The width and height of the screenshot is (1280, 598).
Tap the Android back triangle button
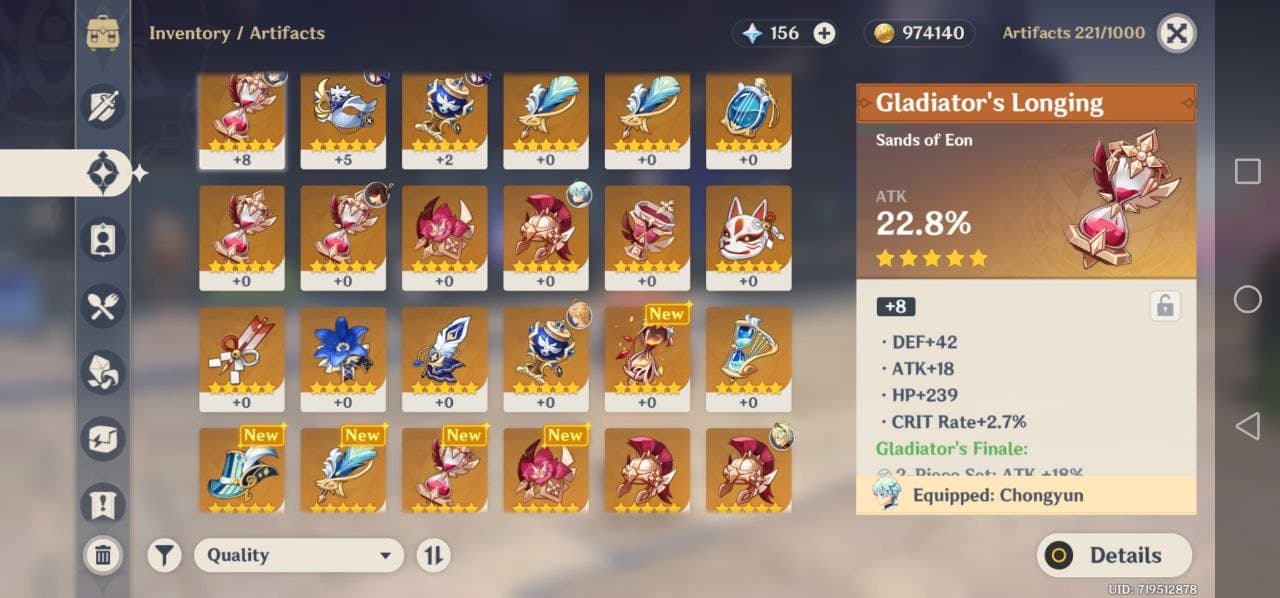click(x=1247, y=427)
